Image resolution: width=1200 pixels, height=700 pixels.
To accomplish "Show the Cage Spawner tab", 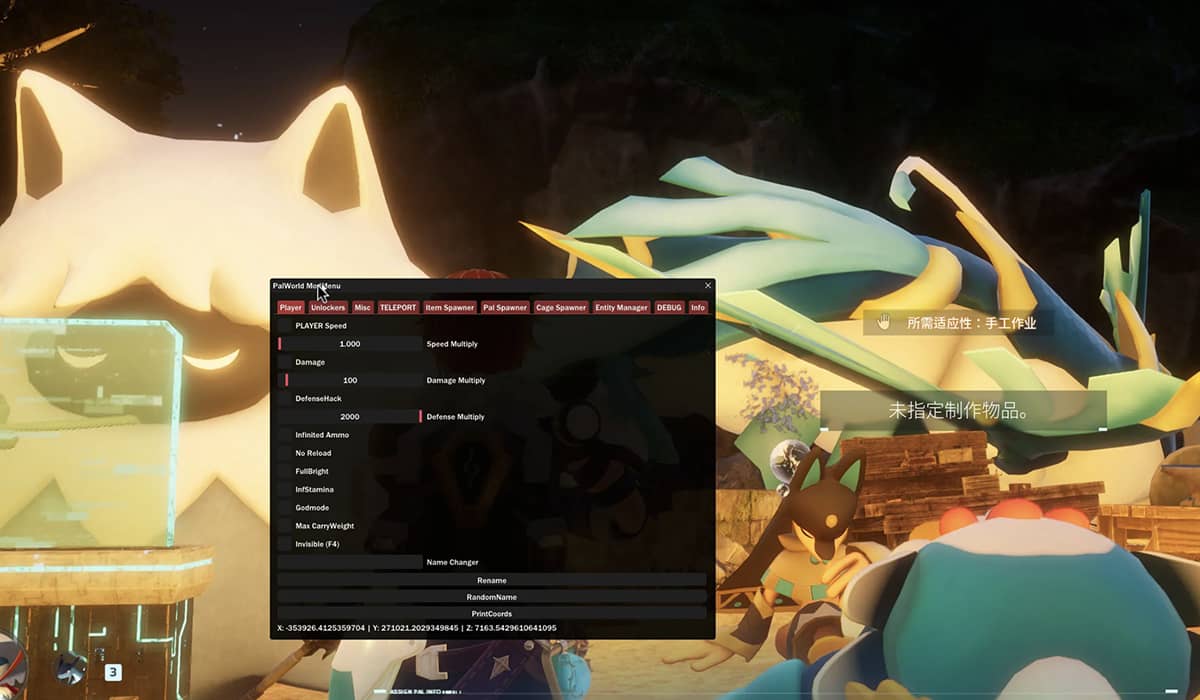I will [x=561, y=308].
